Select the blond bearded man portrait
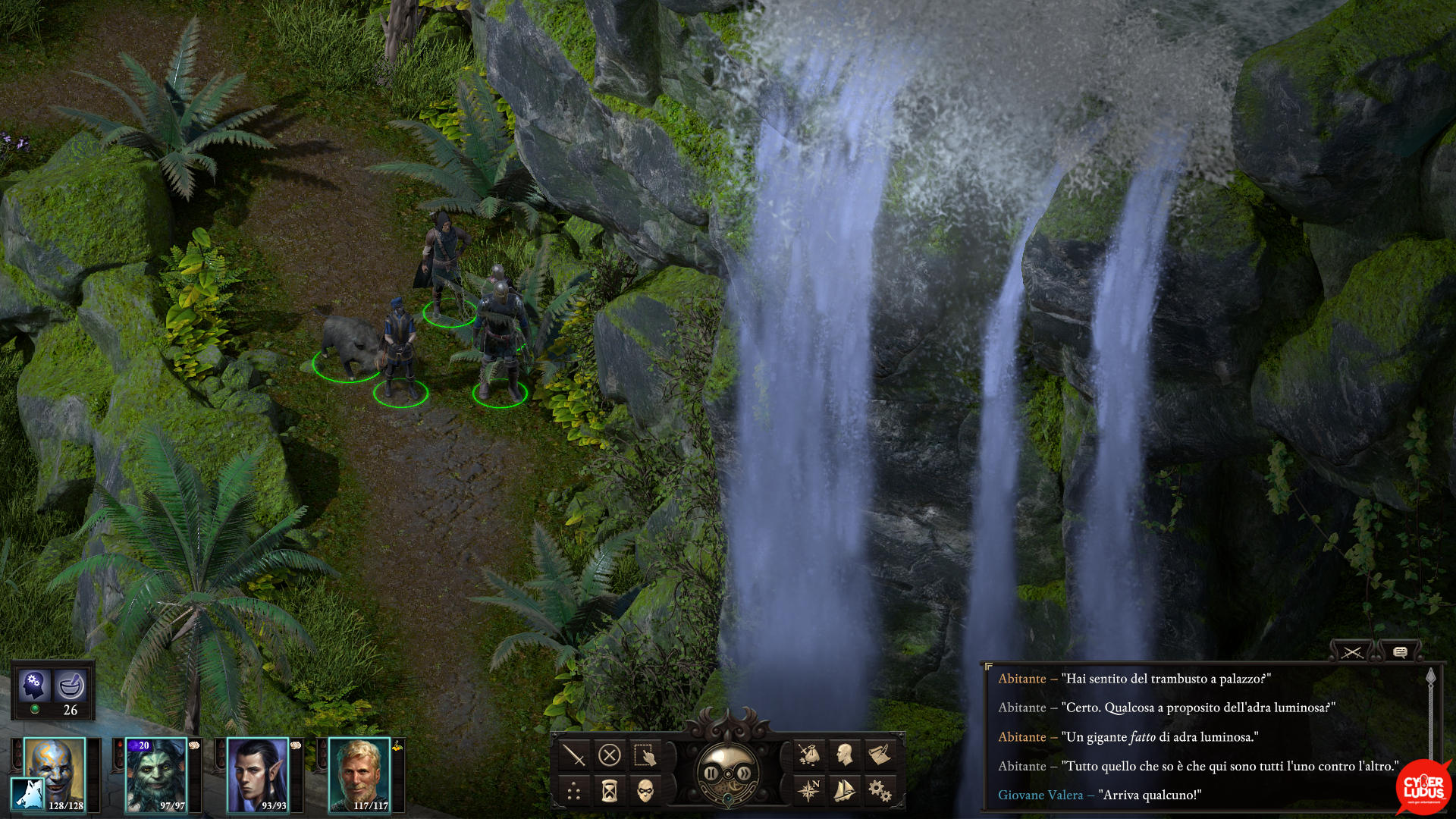This screenshot has width=1456, height=819. (x=359, y=775)
